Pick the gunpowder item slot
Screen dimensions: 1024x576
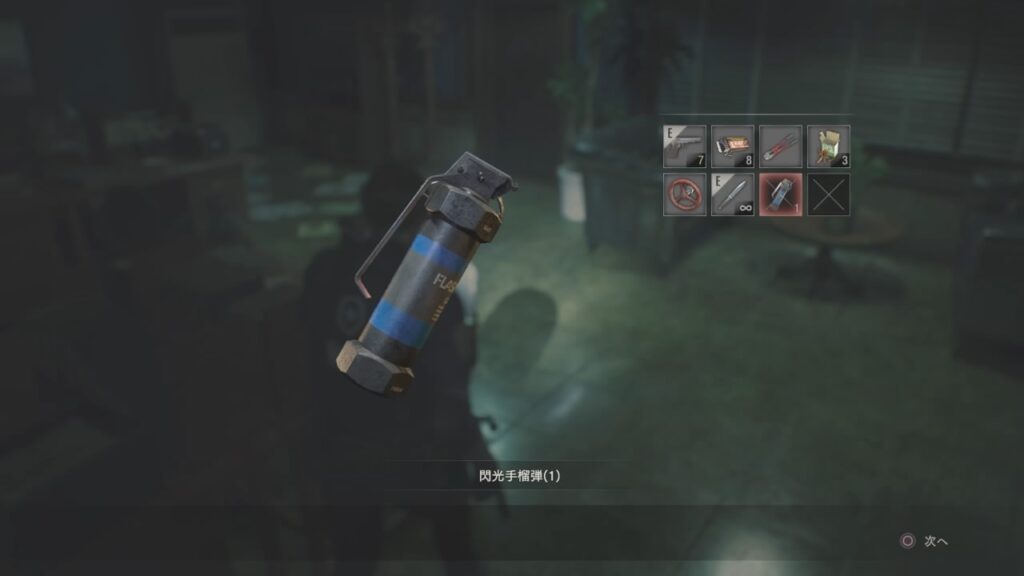pyautogui.click(x=829, y=146)
